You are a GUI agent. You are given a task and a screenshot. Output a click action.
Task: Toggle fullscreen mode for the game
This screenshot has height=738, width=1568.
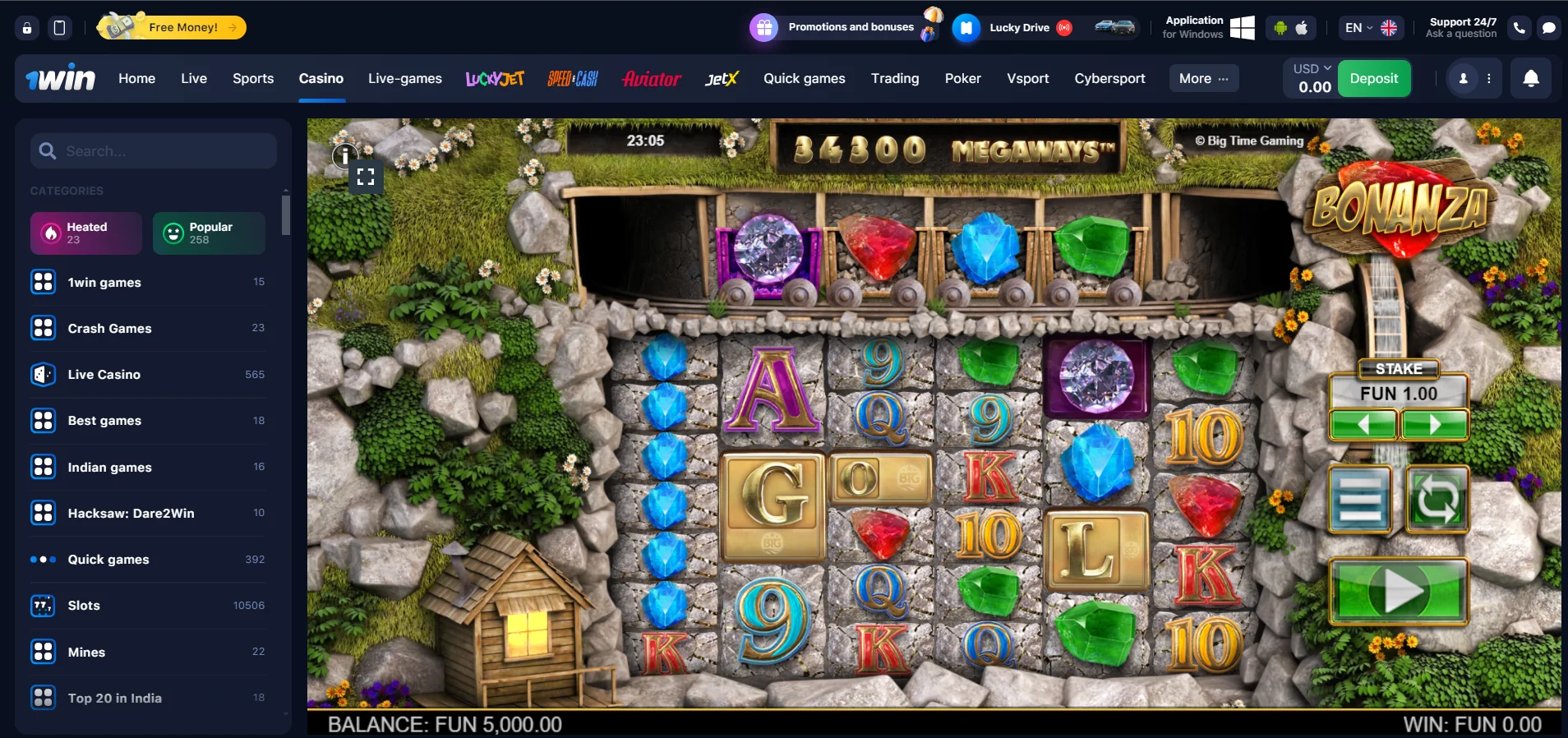click(x=366, y=177)
